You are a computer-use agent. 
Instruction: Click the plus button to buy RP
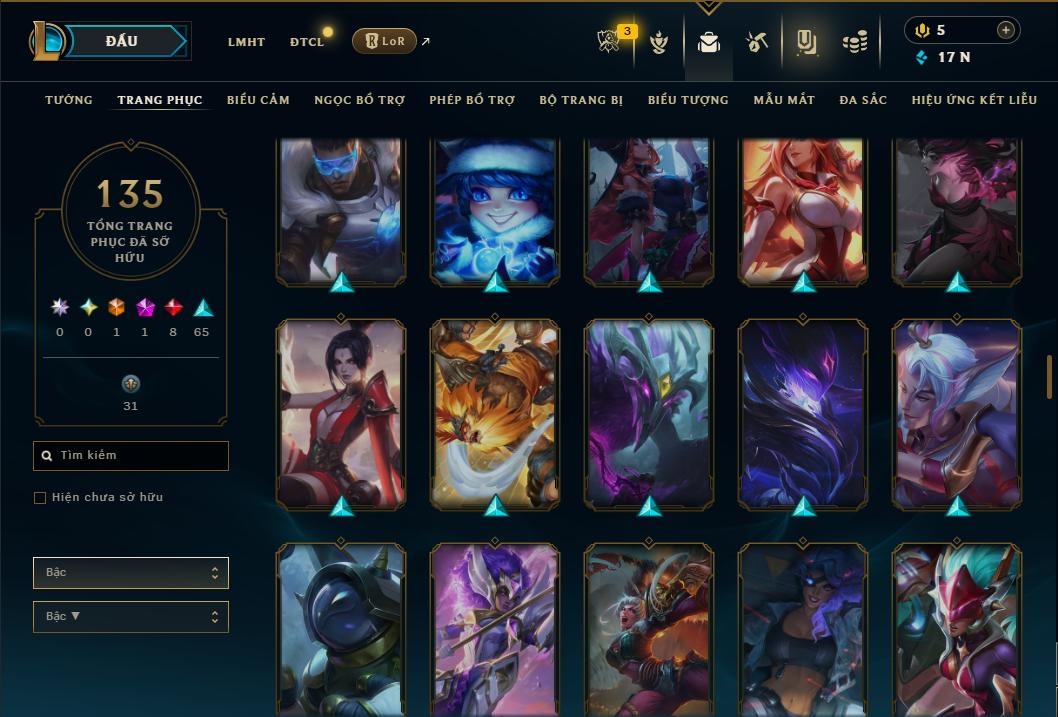pyautogui.click(x=1005, y=30)
